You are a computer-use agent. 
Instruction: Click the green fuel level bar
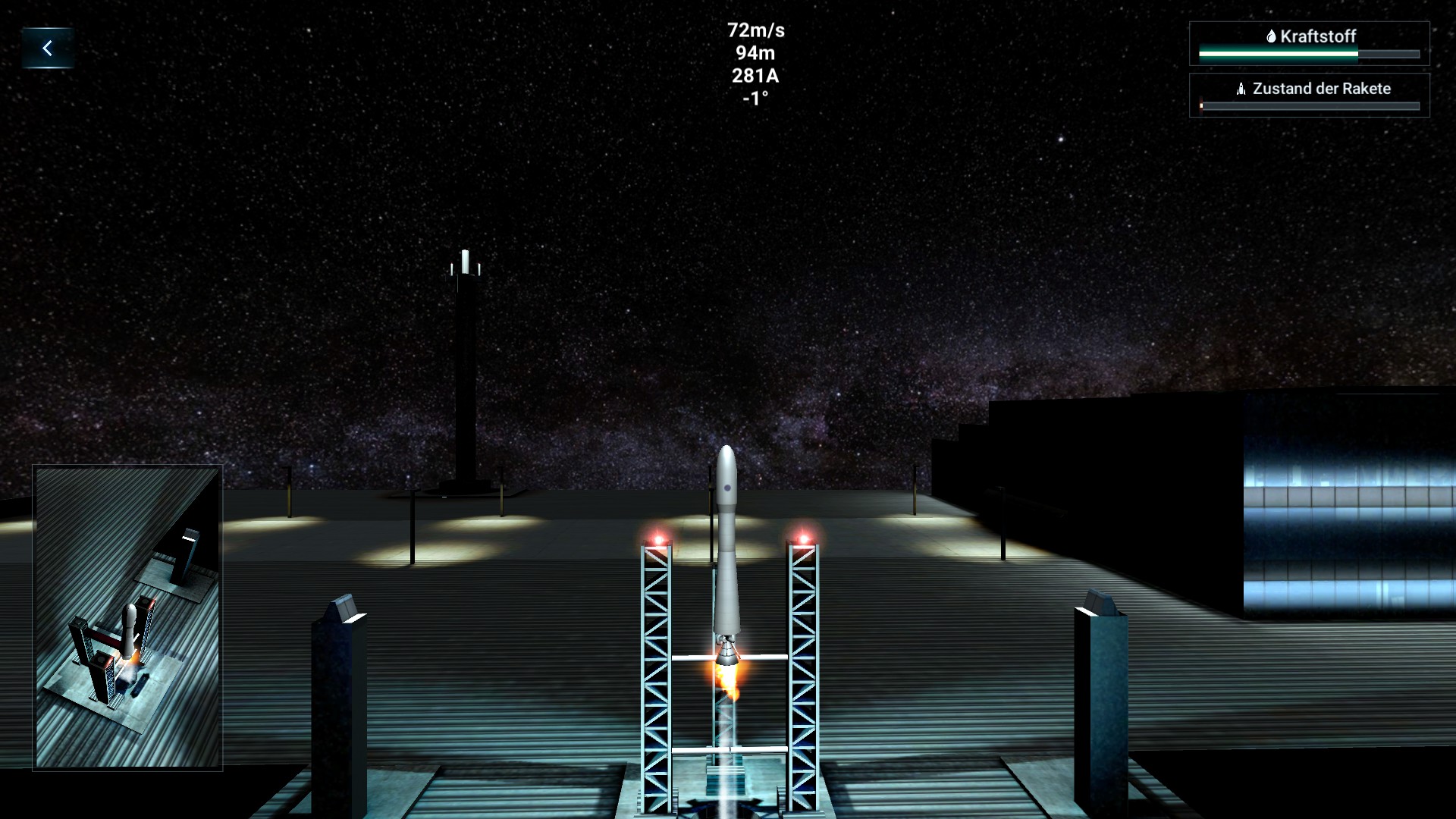(1276, 54)
